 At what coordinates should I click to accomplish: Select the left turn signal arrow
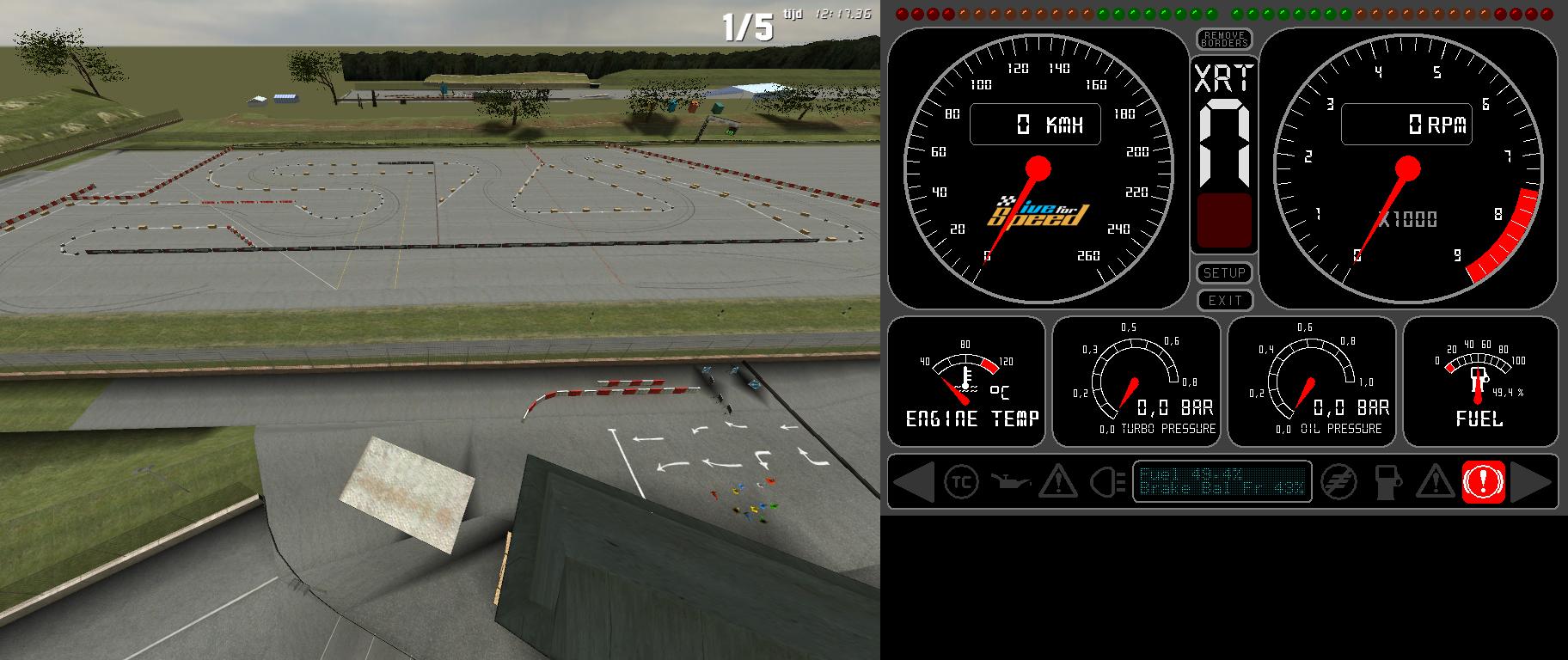click(914, 481)
